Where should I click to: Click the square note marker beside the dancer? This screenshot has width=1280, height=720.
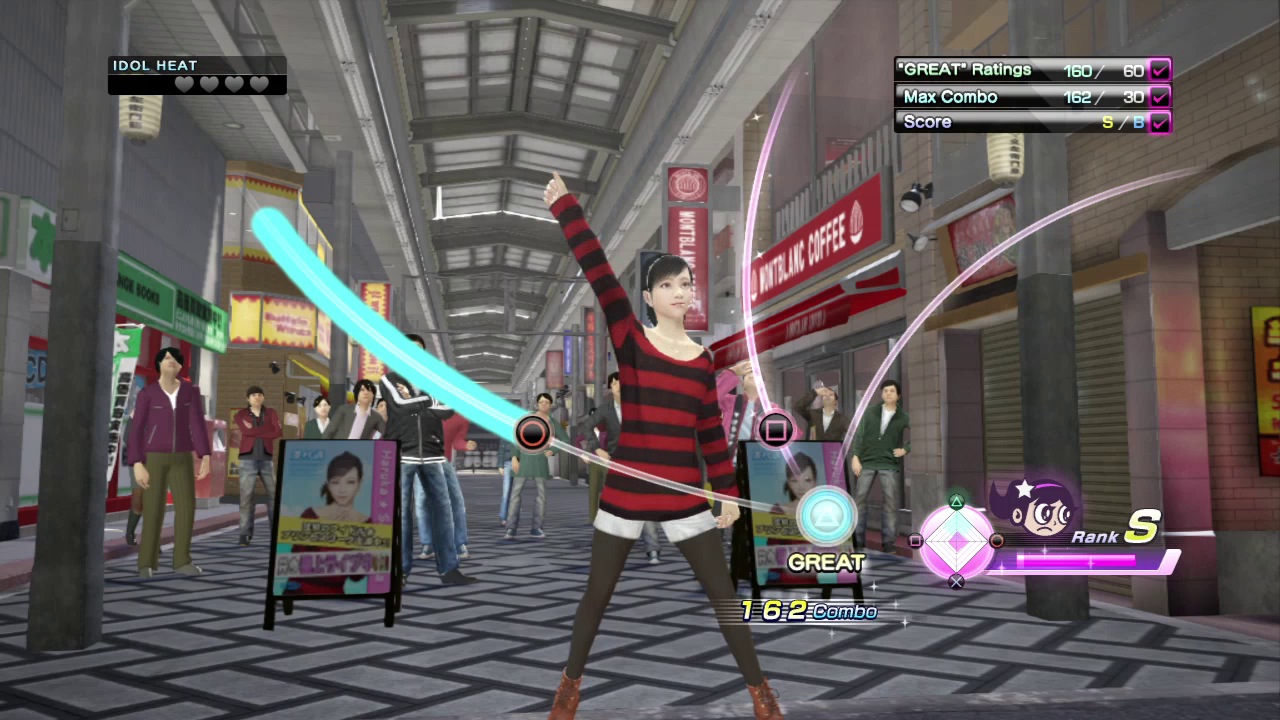pos(777,430)
